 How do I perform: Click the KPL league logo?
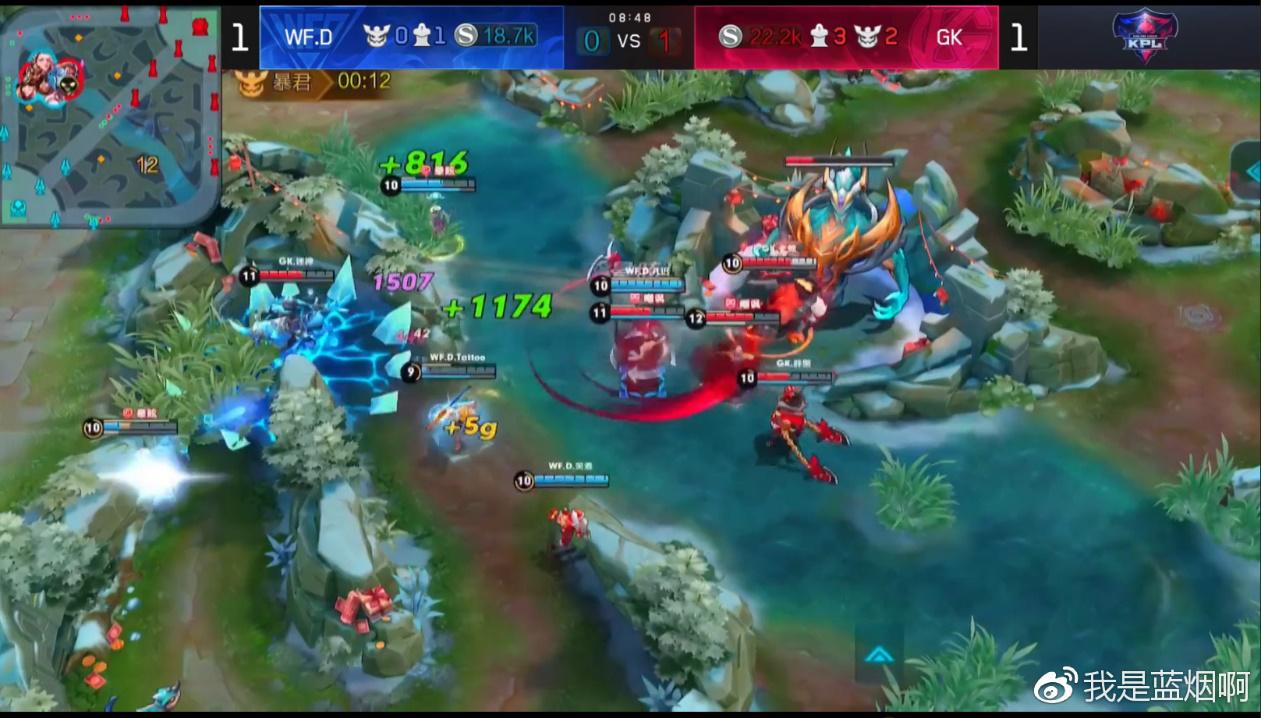[x=1145, y=35]
